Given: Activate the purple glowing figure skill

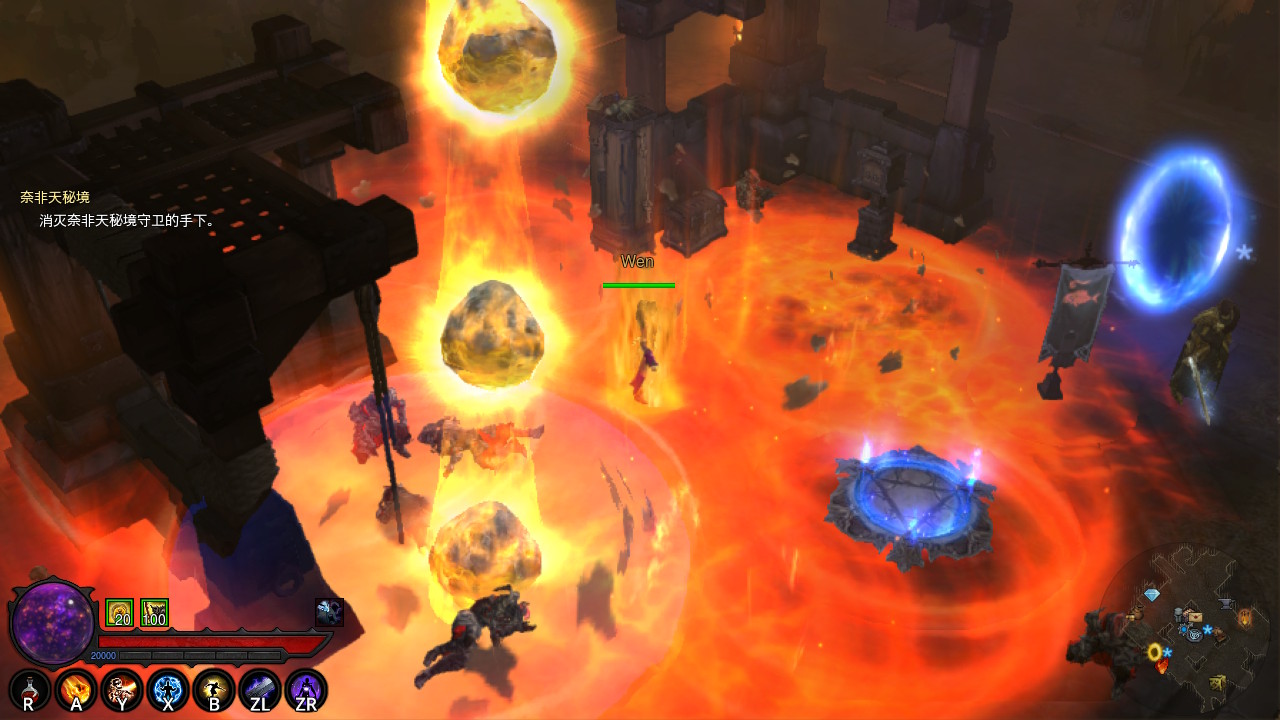Looking at the screenshot, I should coord(306,691).
